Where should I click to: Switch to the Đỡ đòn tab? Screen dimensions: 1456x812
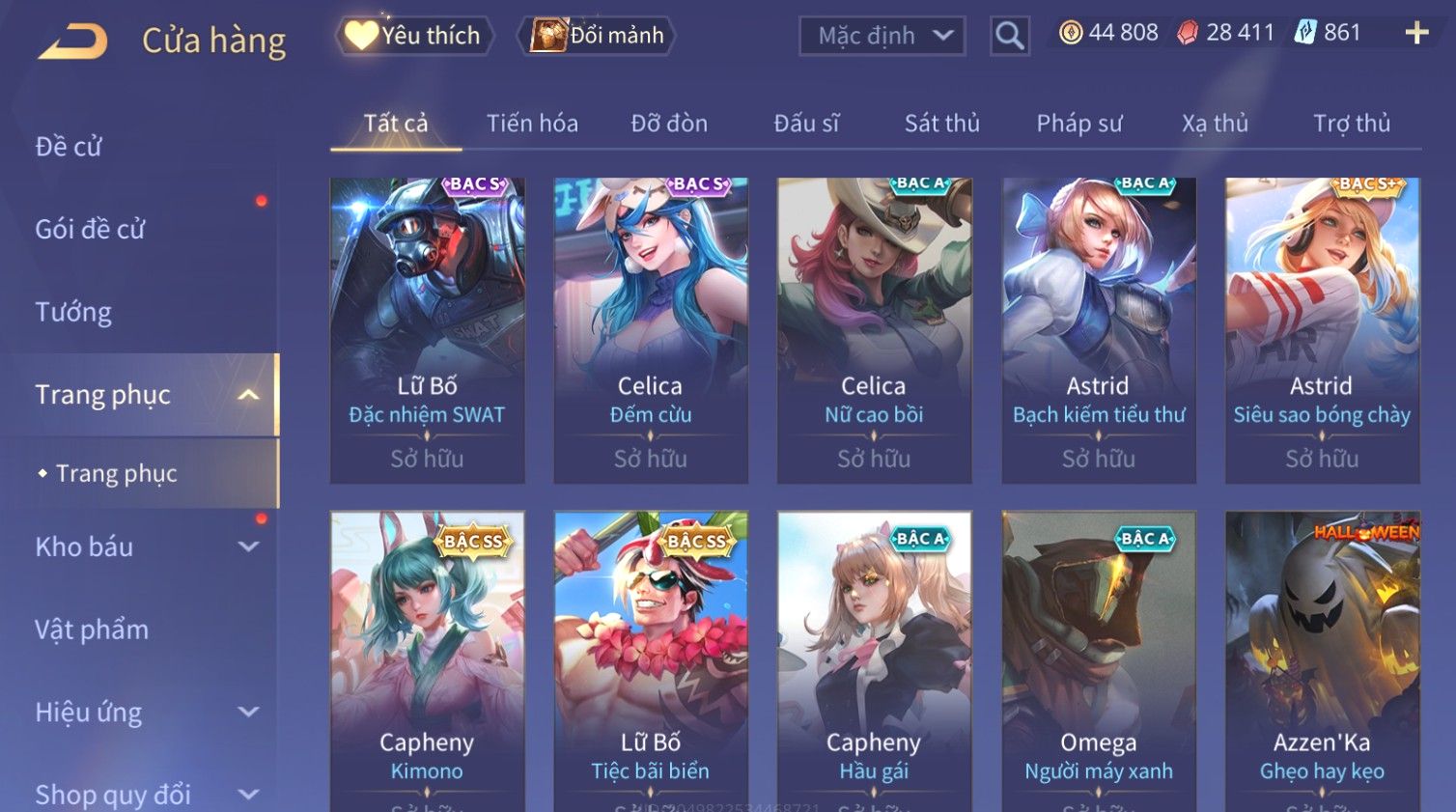[669, 124]
